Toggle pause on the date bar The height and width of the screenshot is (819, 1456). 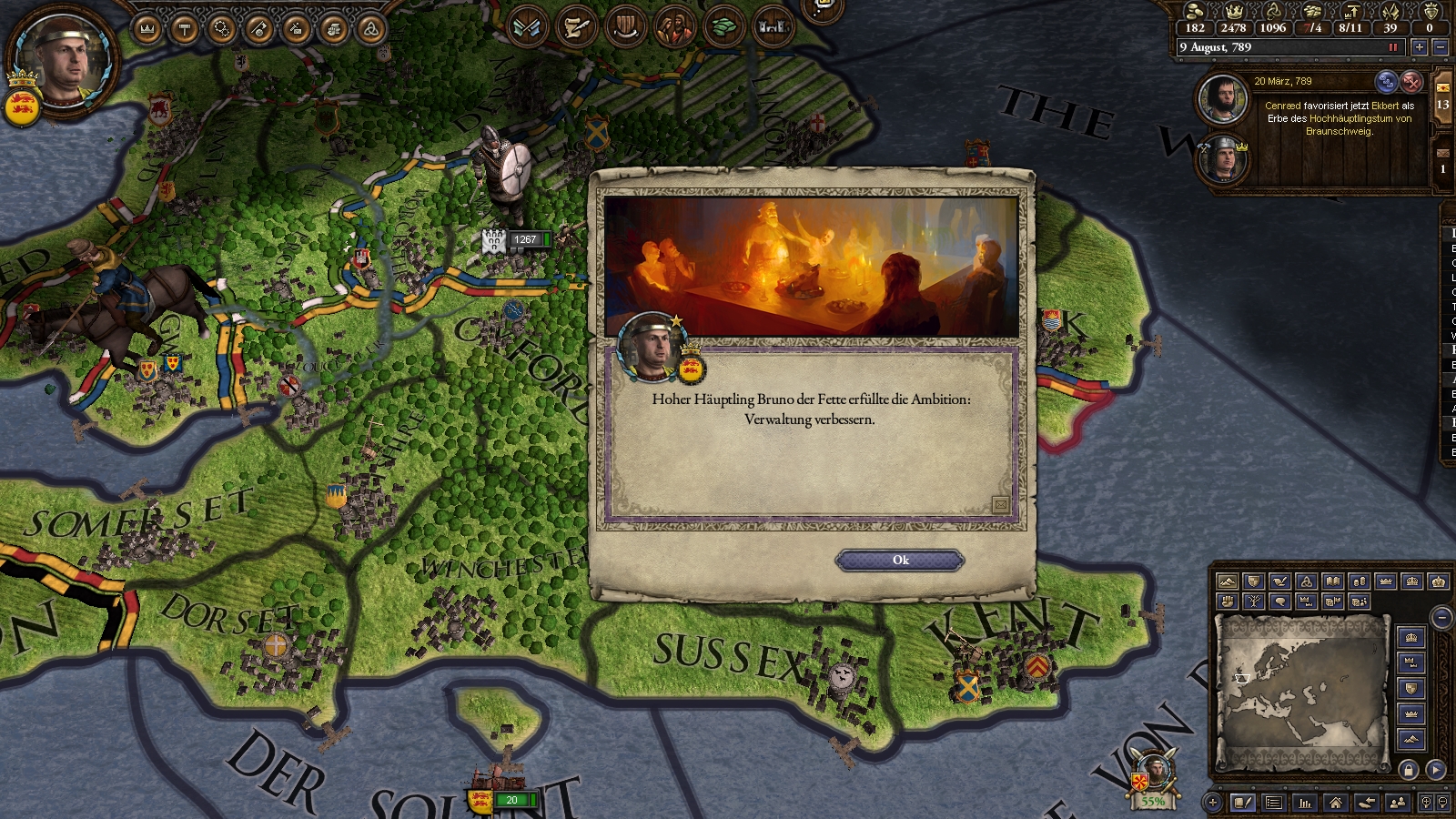point(1392,47)
